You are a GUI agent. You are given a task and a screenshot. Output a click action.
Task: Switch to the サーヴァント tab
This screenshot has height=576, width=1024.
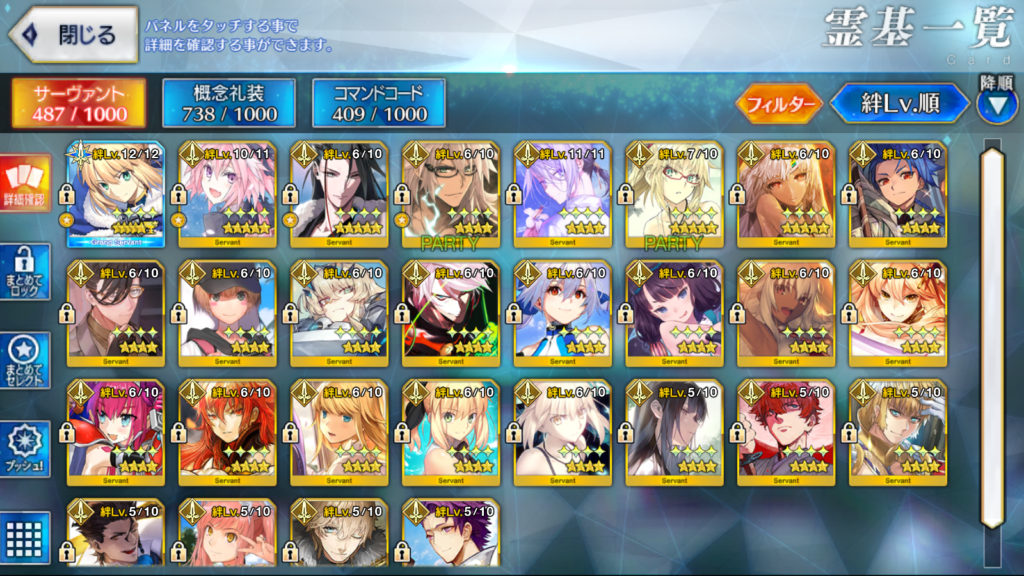79,103
